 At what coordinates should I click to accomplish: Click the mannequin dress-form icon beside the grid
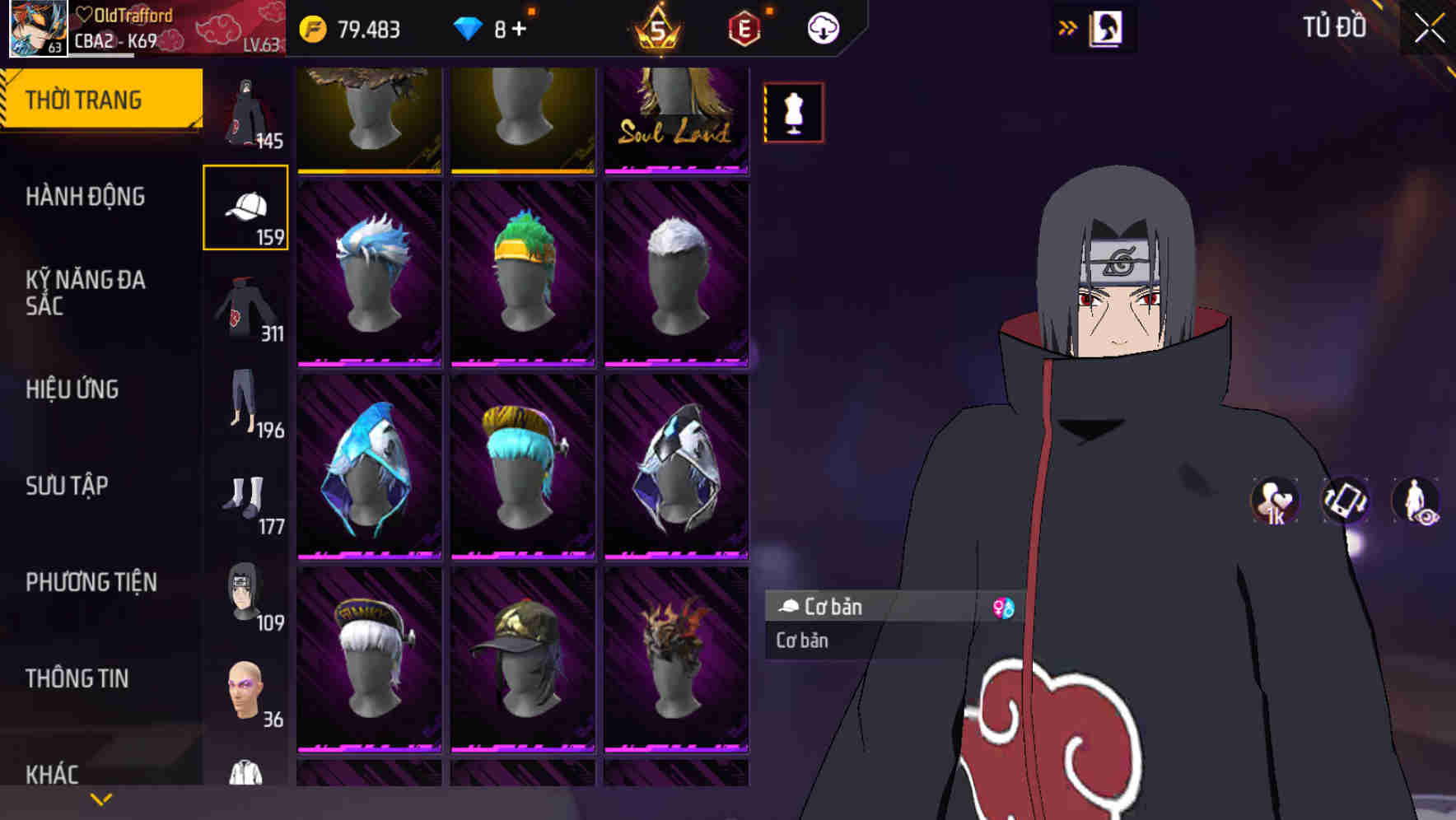(793, 113)
